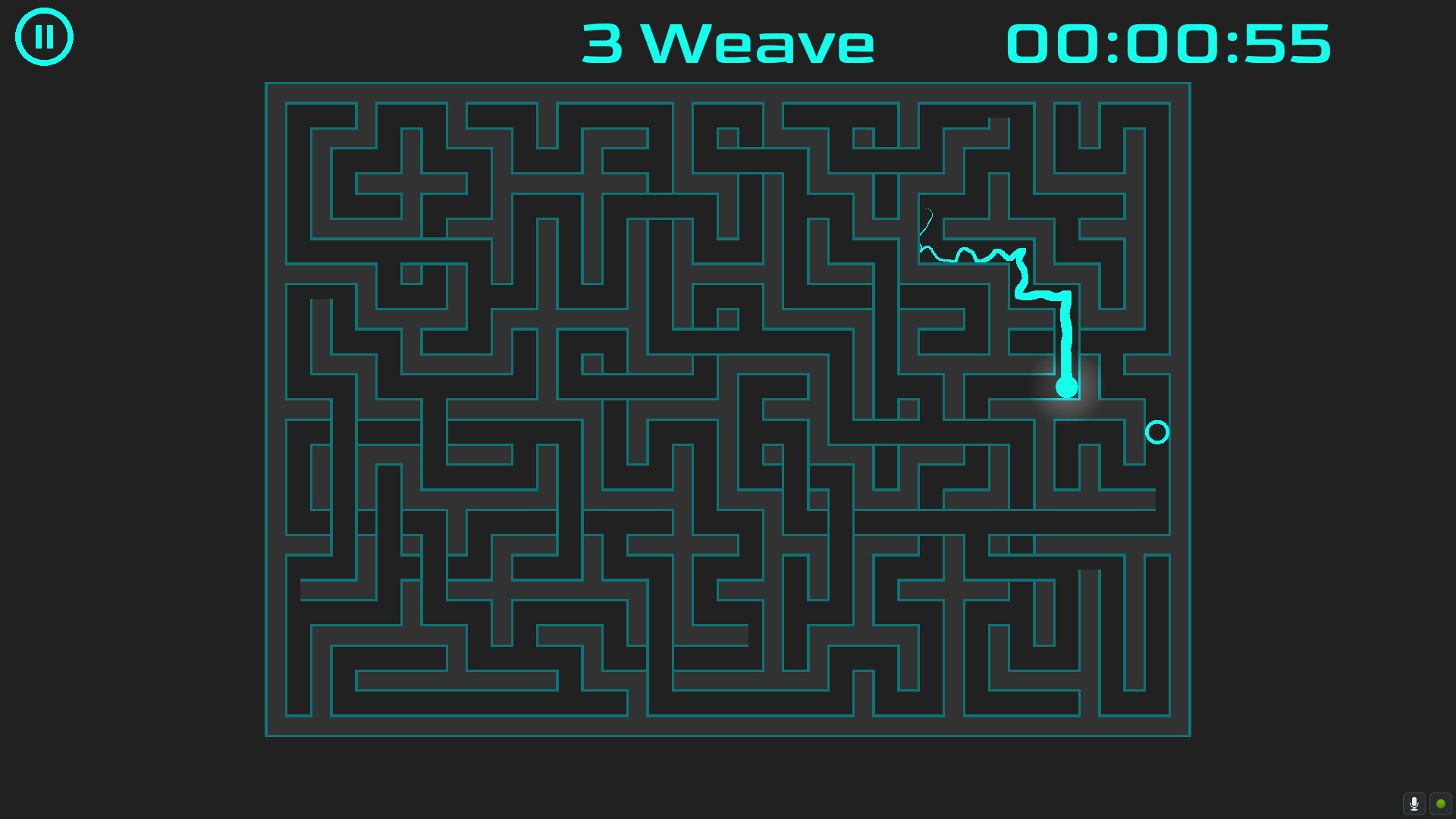Click the 'Weave' text in the header
This screenshot has height=819, width=1456.
(758, 43)
